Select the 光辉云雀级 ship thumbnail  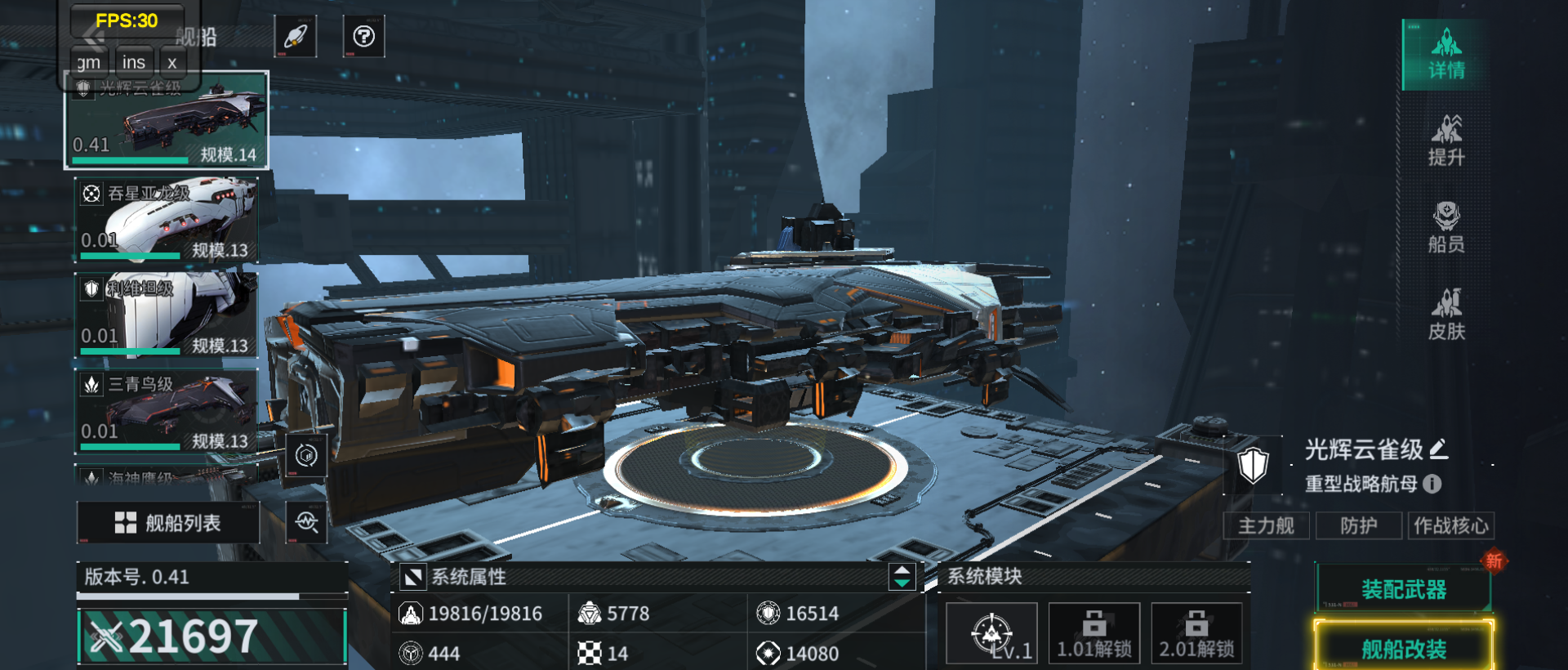(167, 121)
